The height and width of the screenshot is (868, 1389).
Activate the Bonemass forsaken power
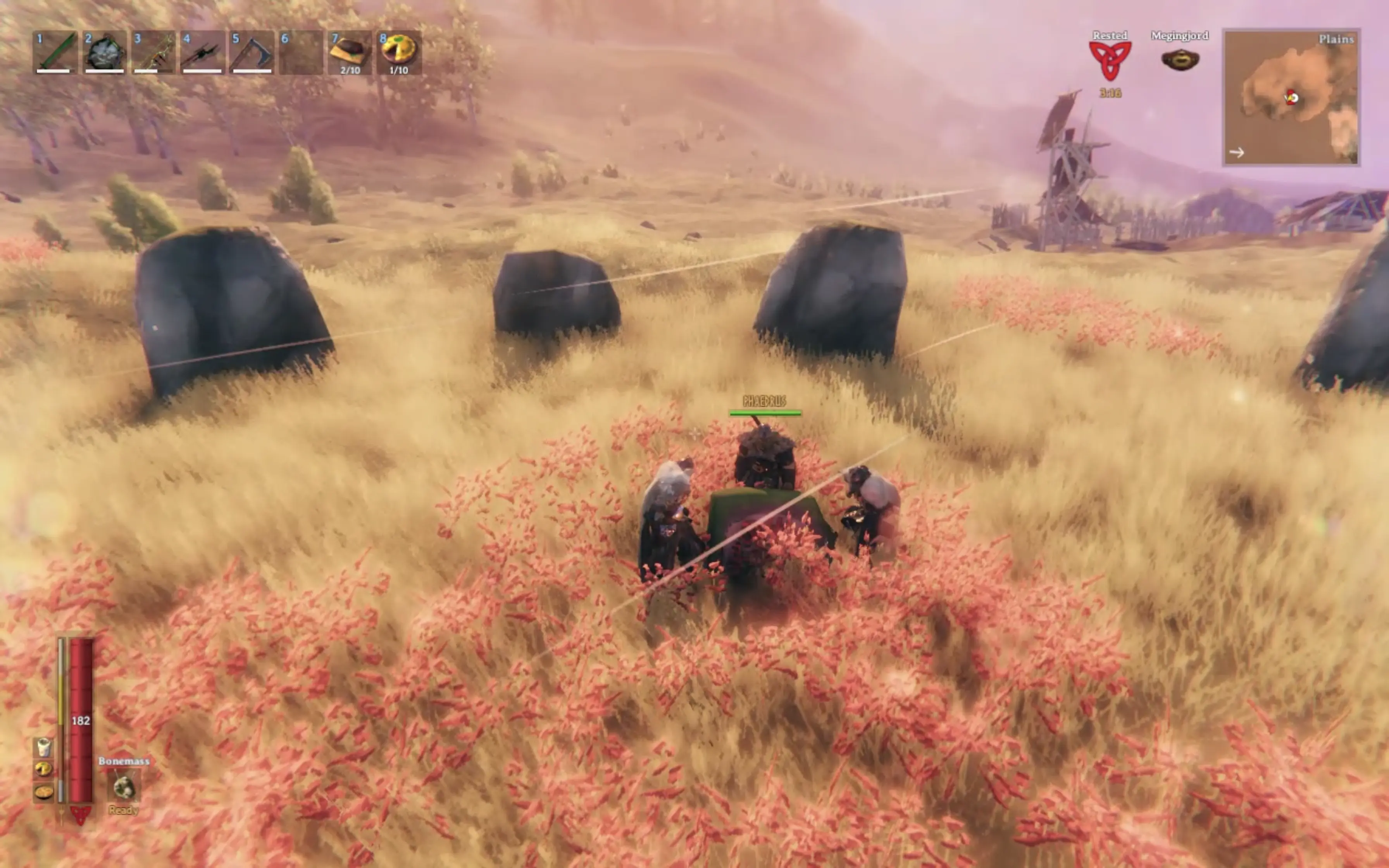pos(123,787)
